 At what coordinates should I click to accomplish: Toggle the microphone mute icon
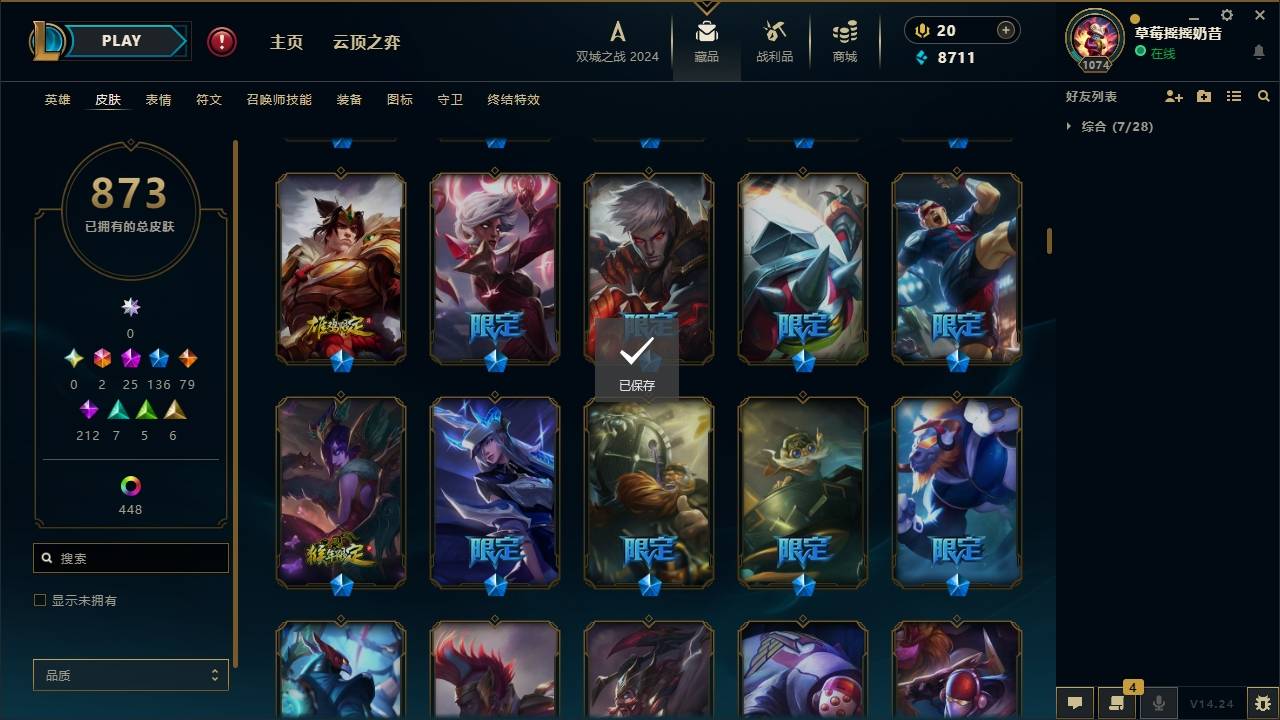click(1158, 703)
